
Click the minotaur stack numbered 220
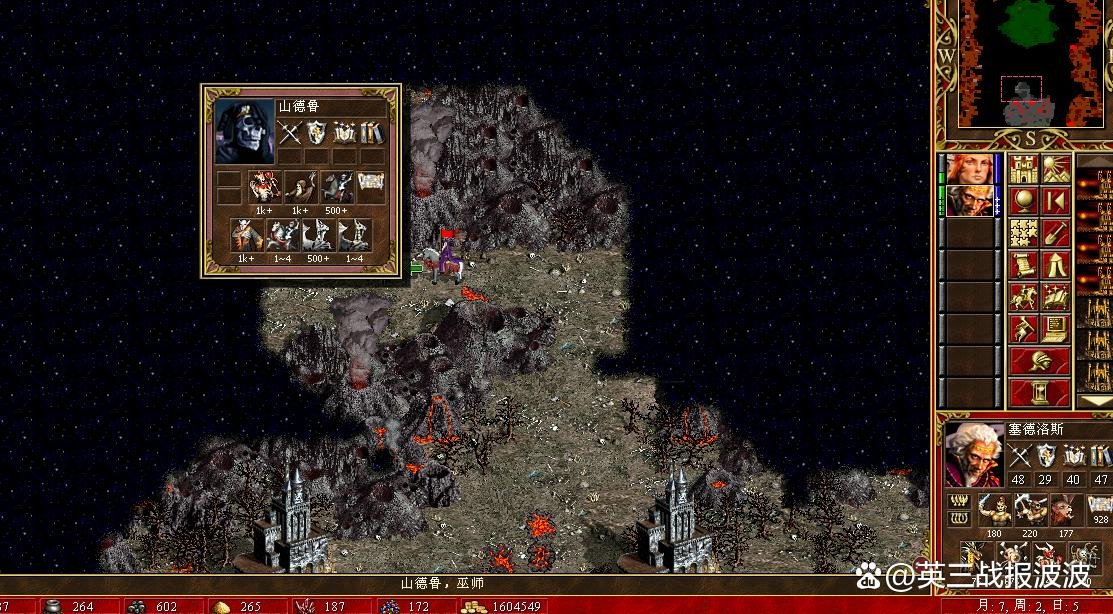1031,509
